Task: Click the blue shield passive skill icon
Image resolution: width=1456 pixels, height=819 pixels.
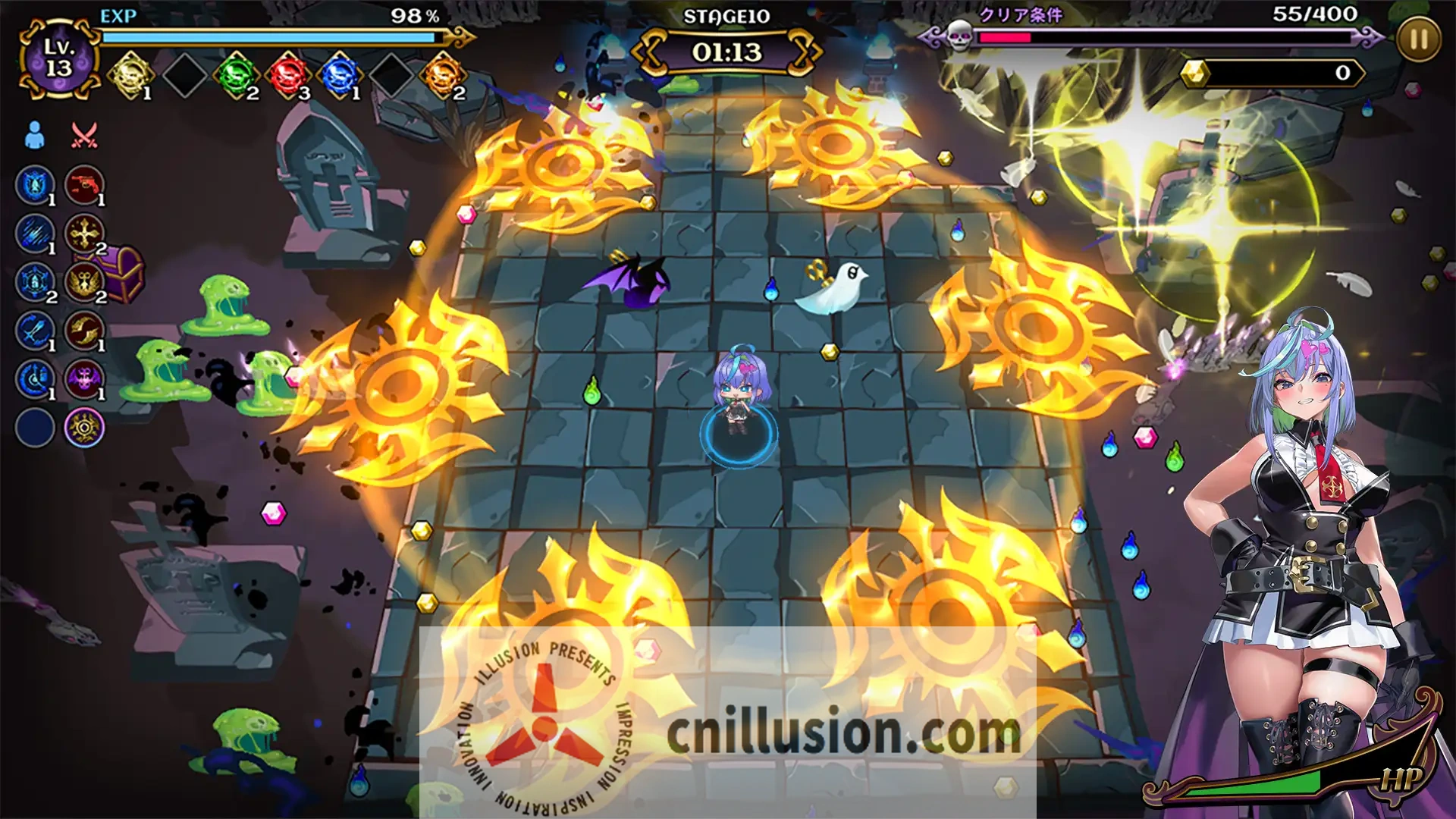Action: click(35, 185)
